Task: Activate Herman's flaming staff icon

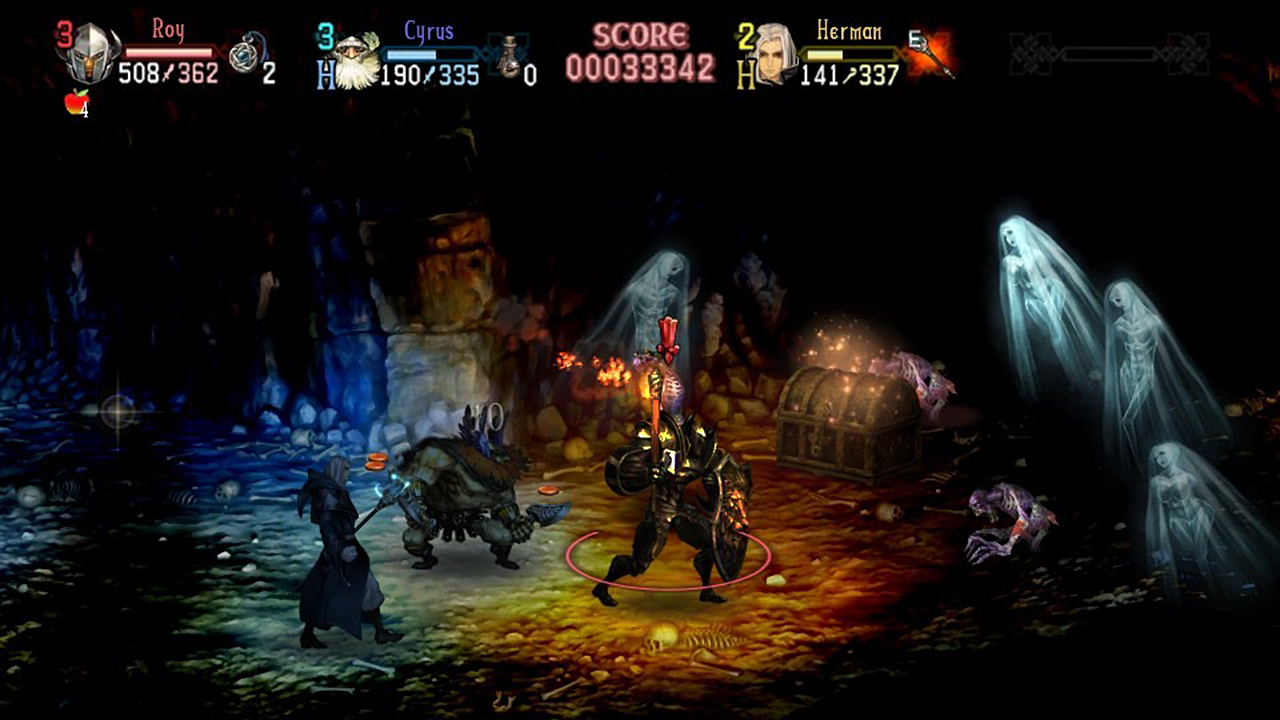Action: (932, 52)
